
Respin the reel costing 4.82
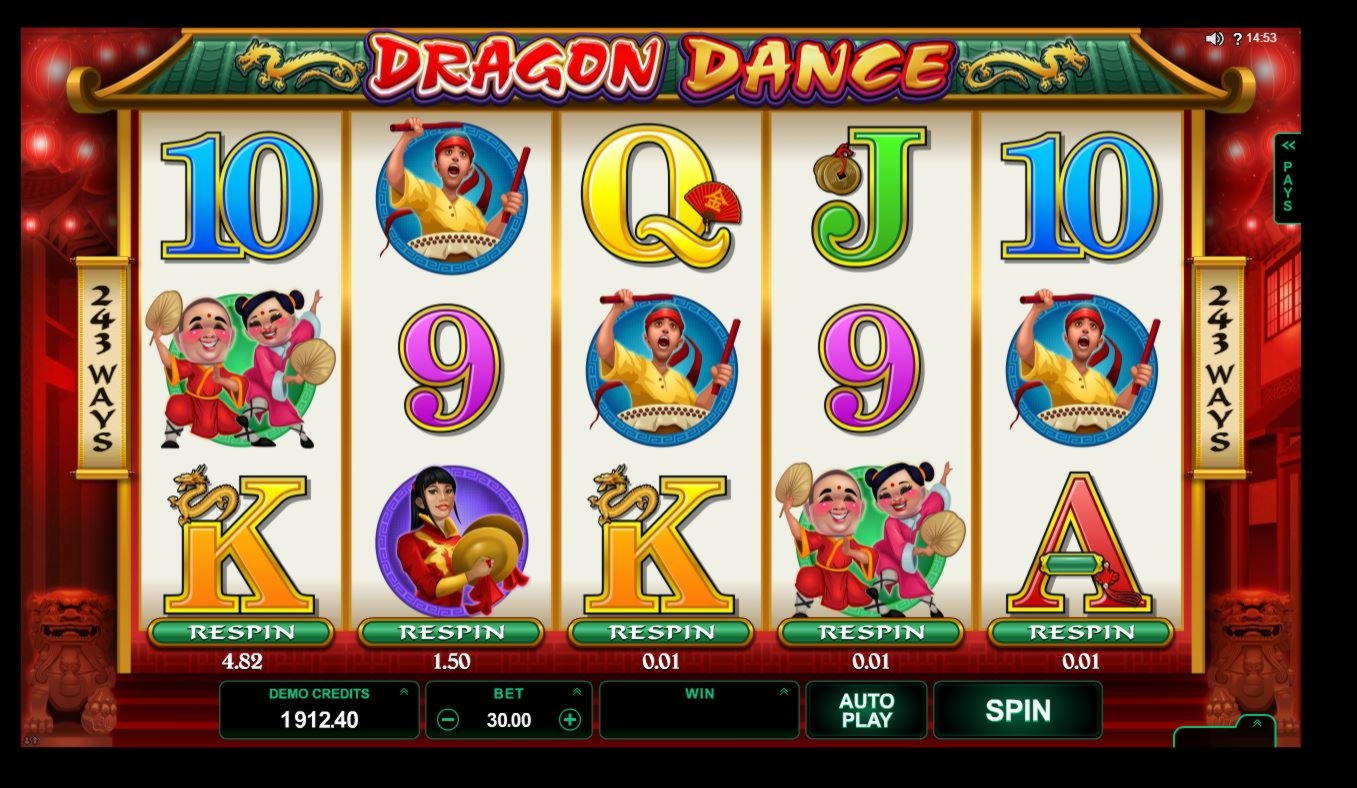(240, 632)
